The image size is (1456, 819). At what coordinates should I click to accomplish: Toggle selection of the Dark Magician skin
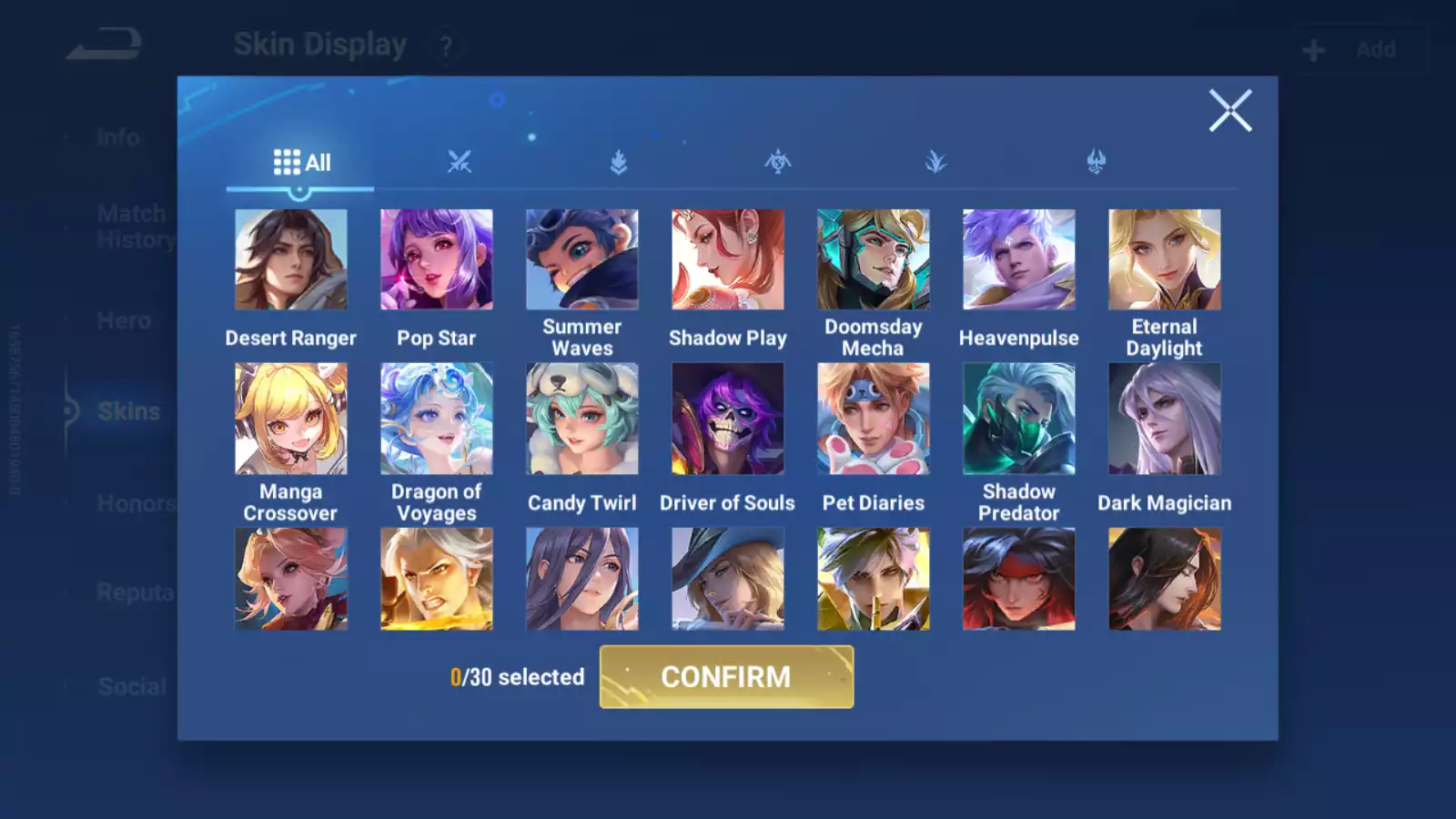pos(1165,419)
